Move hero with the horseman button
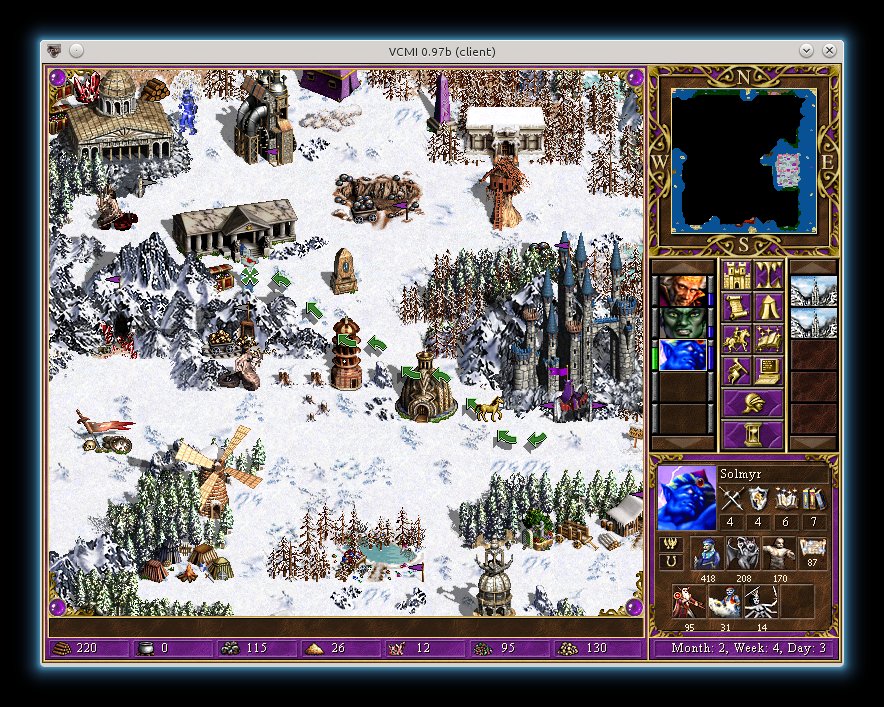884x707 pixels. [x=736, y=338]
